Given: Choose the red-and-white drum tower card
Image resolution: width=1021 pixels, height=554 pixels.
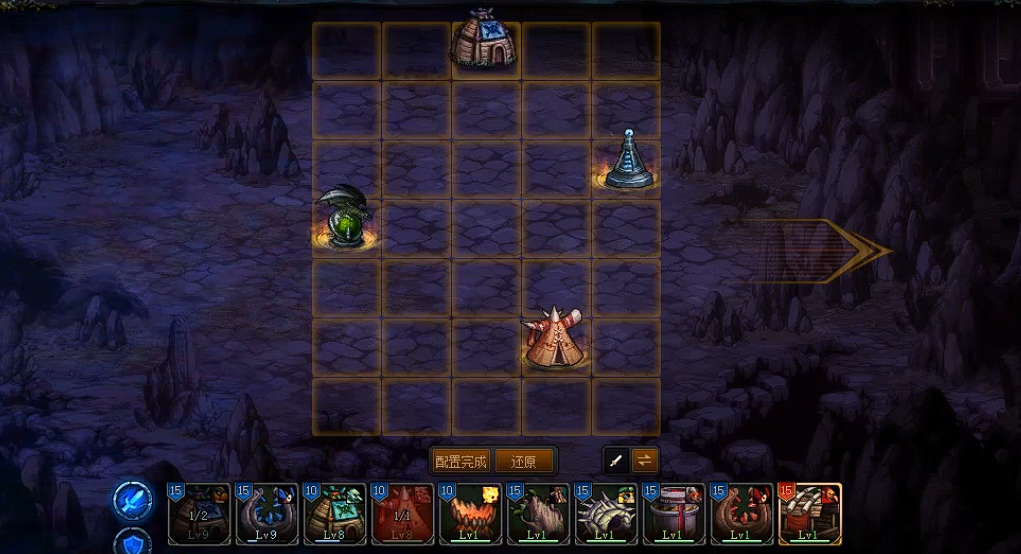Looking at the screenshot, I should click(x=673, y=514).
